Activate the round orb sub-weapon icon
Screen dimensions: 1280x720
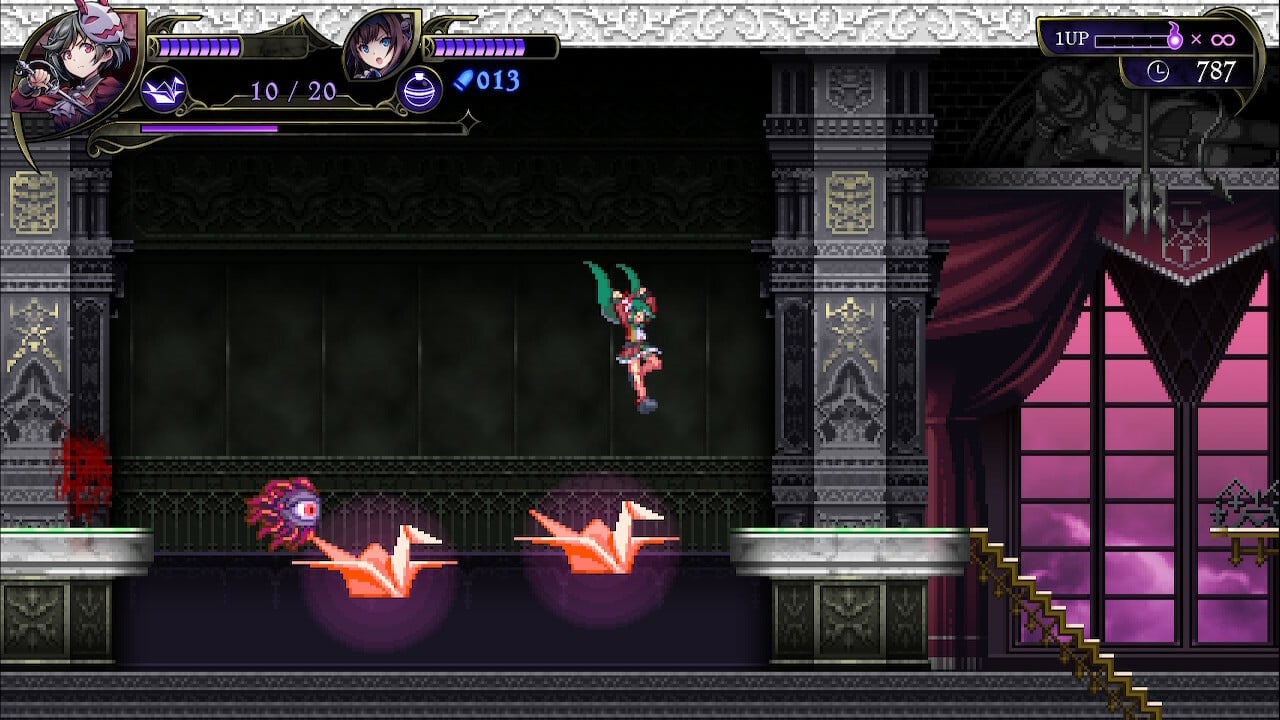420,90
